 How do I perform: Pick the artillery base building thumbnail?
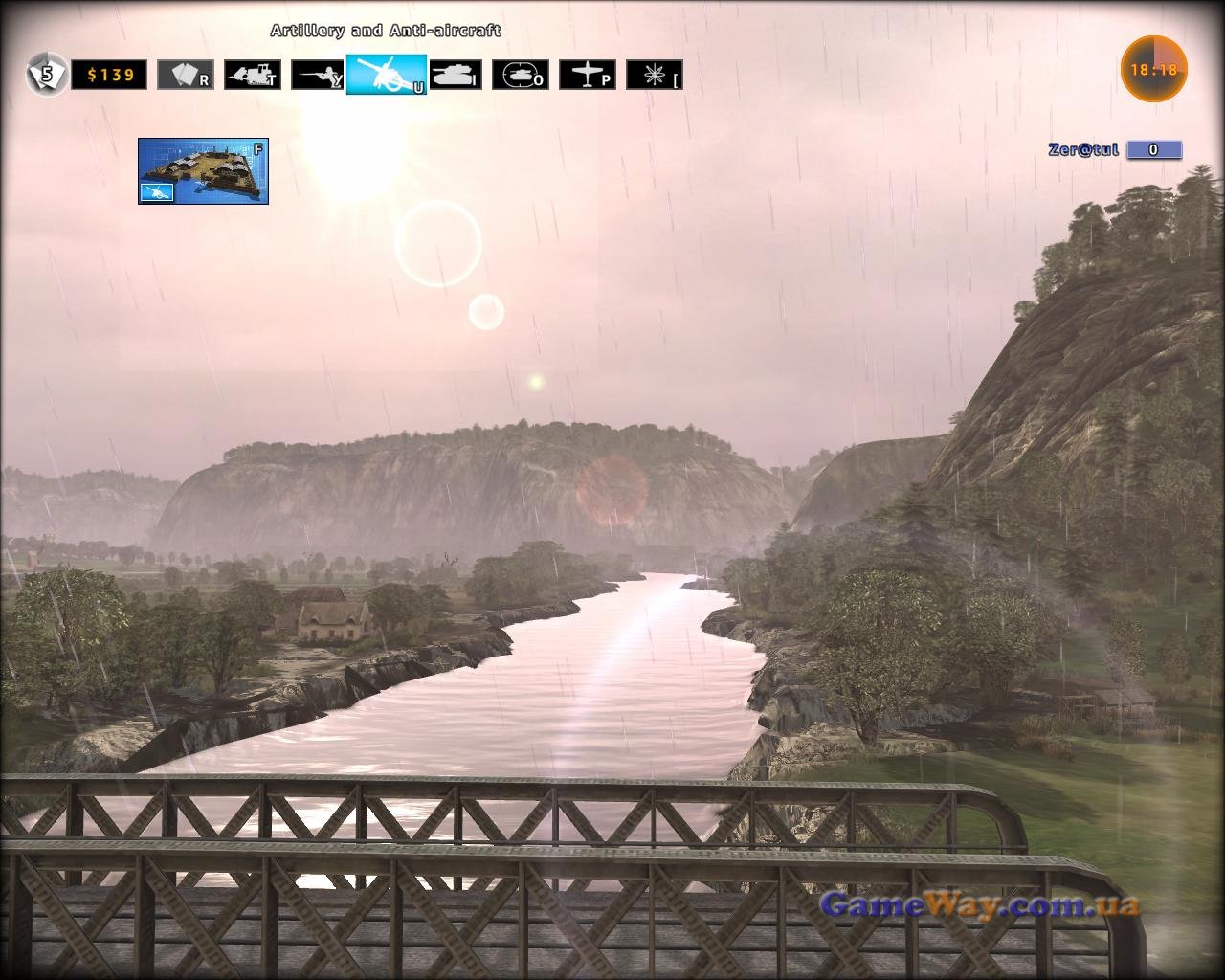click(x=203, y=170)
